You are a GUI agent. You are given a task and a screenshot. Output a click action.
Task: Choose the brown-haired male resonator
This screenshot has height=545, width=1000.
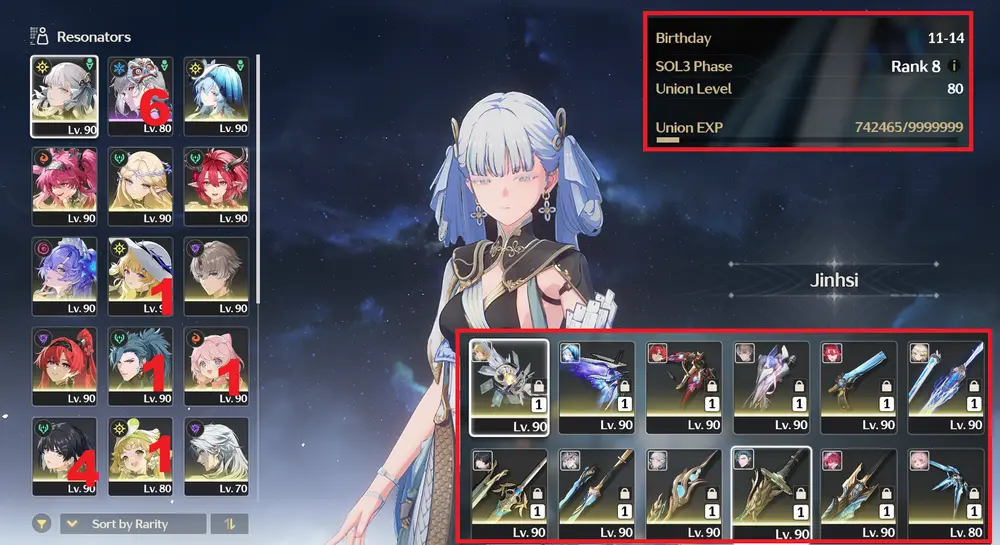216,276
